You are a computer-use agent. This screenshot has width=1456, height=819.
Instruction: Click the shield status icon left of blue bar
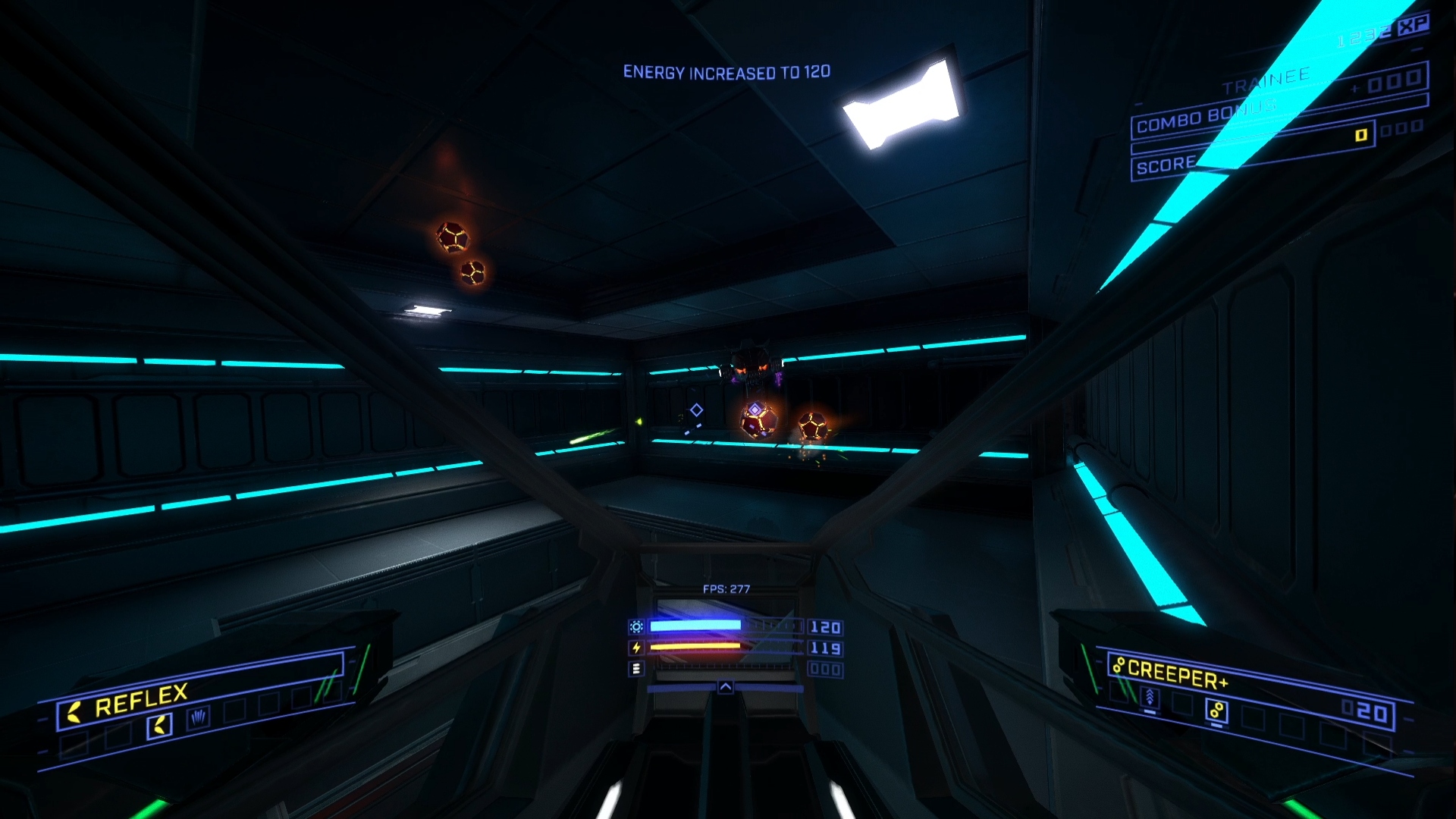[x=637, y=626]
